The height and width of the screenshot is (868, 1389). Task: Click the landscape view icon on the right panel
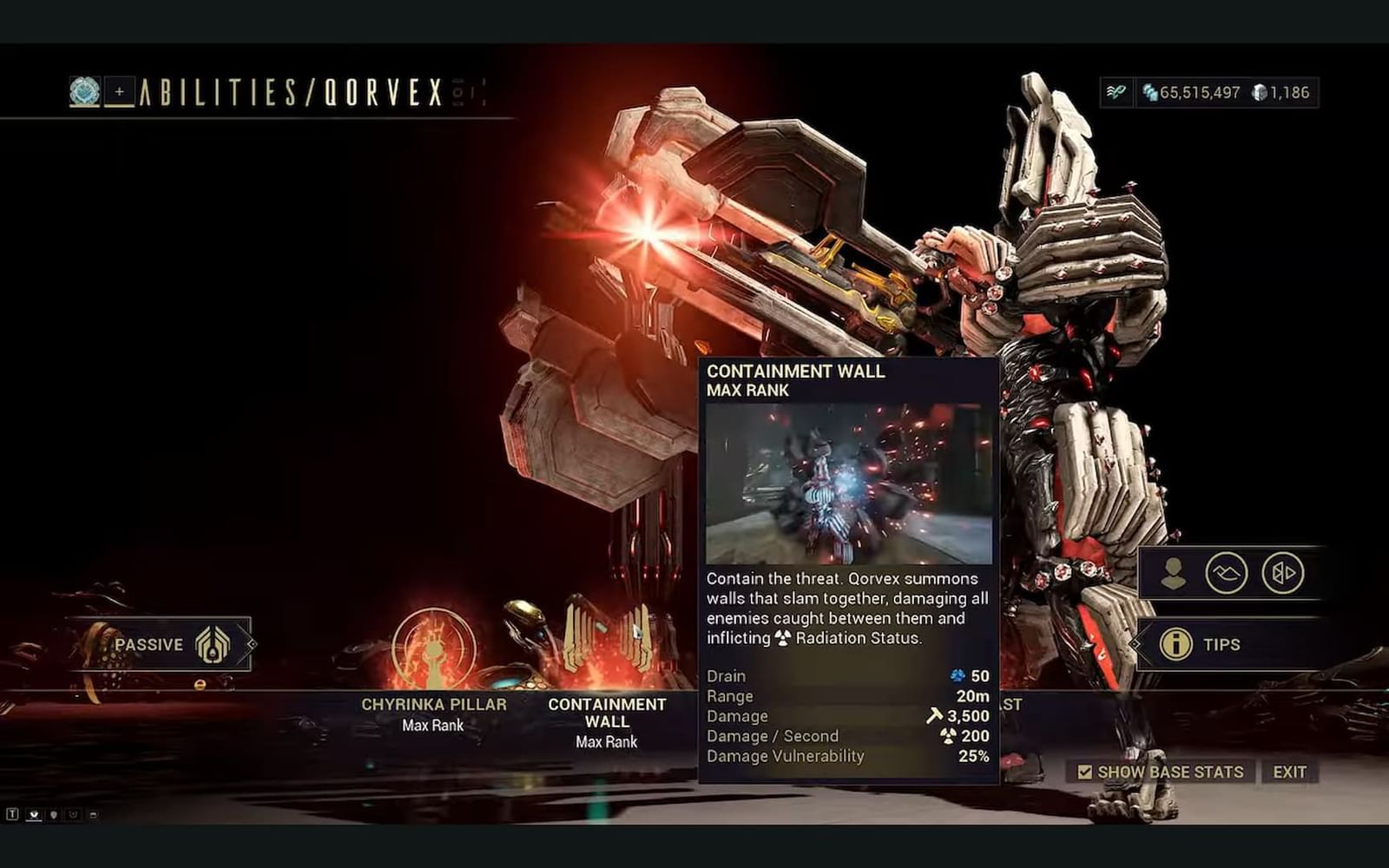1228,574
